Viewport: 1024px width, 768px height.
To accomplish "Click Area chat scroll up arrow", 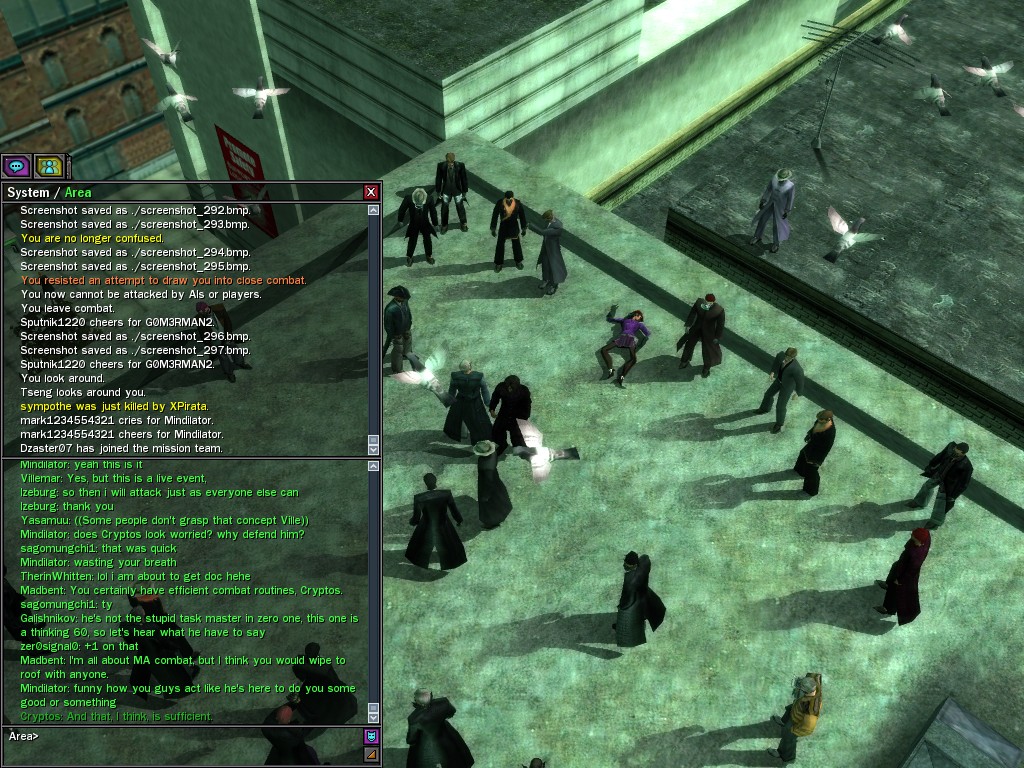I will pyautogui.click(x=374, y=466).
